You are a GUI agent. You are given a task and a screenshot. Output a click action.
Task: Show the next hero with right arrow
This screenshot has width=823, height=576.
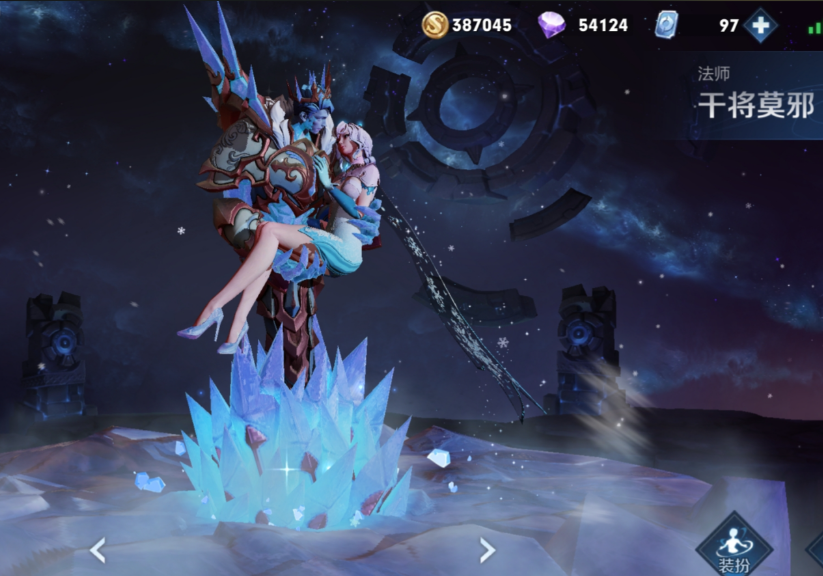pos(487,550)
